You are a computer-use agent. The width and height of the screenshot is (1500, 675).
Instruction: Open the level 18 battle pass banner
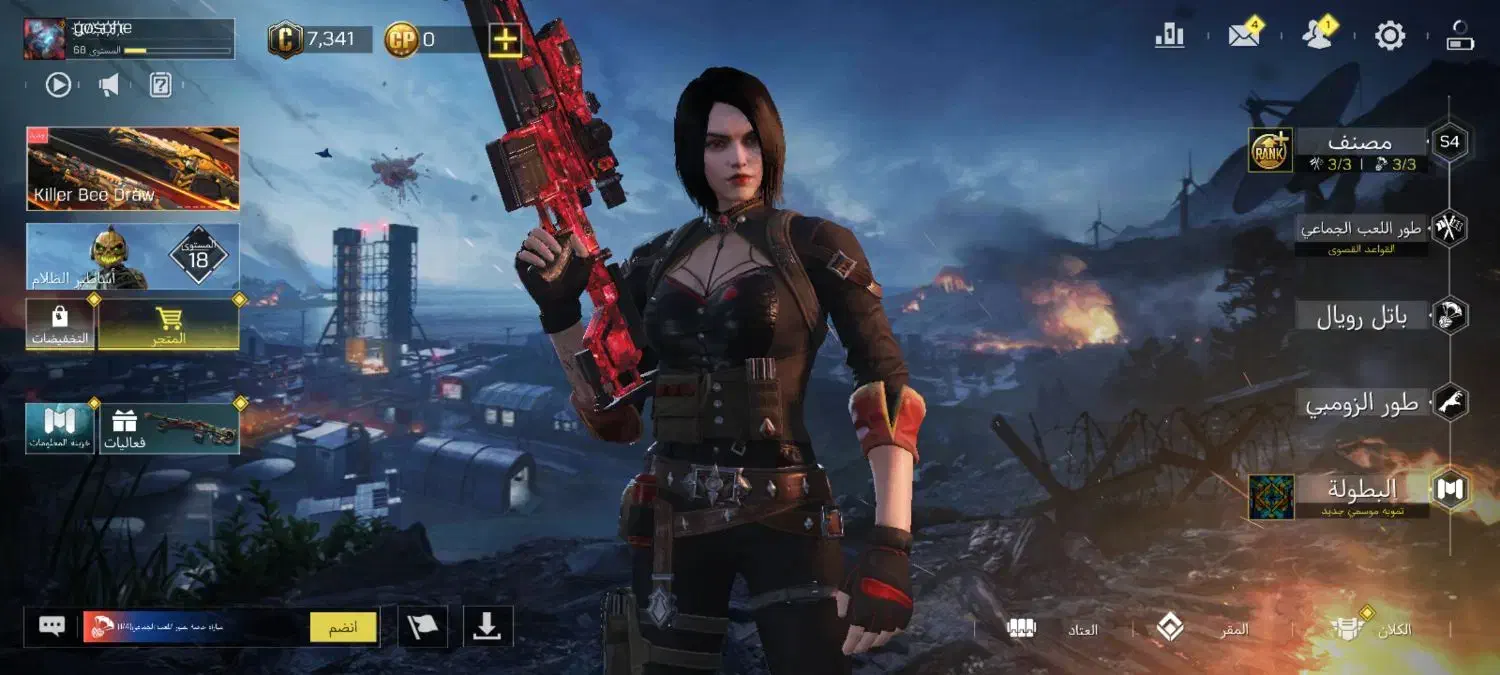coord(133,256)
